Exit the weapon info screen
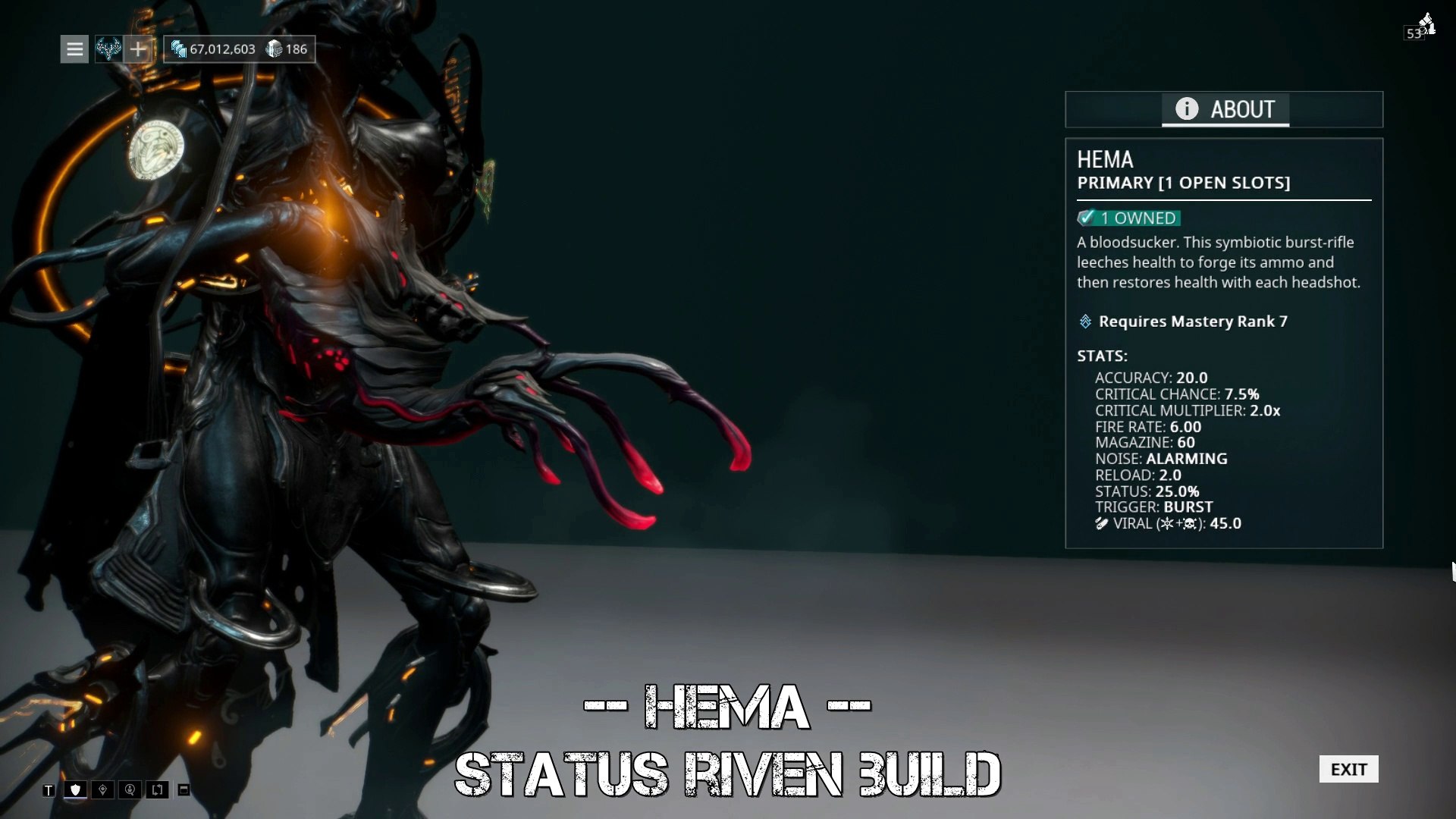The height and width of the screenshot is (819, 1456). tap(1348, 769)
